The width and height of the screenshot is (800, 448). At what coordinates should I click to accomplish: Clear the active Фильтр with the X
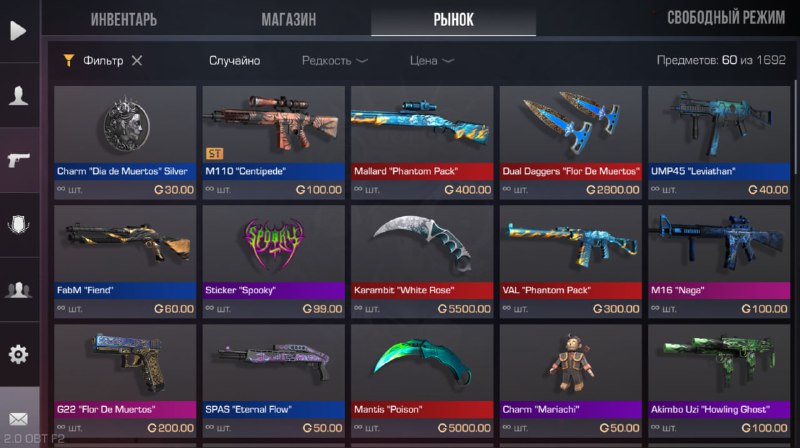click(x=137, y=61)
